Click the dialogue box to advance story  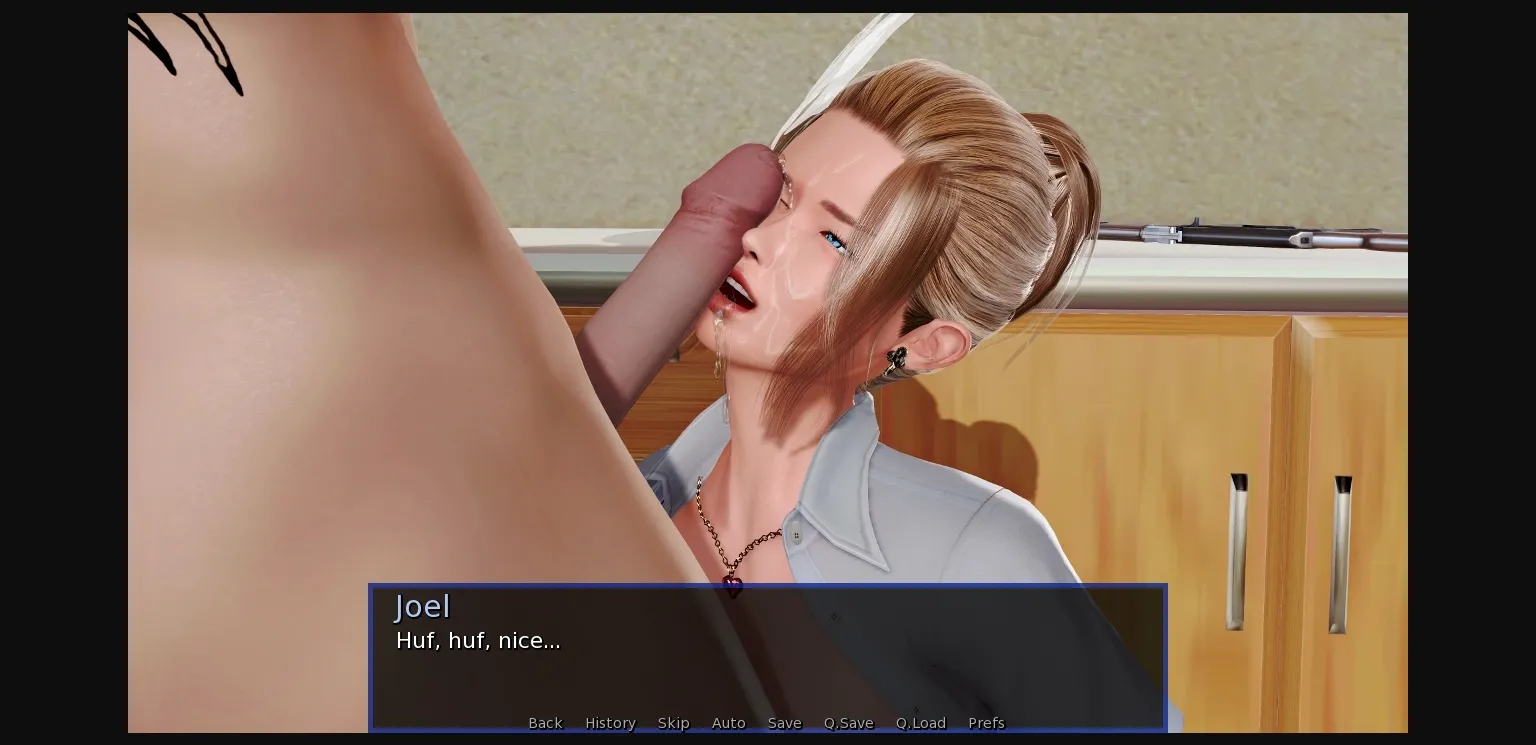point(767,670)
